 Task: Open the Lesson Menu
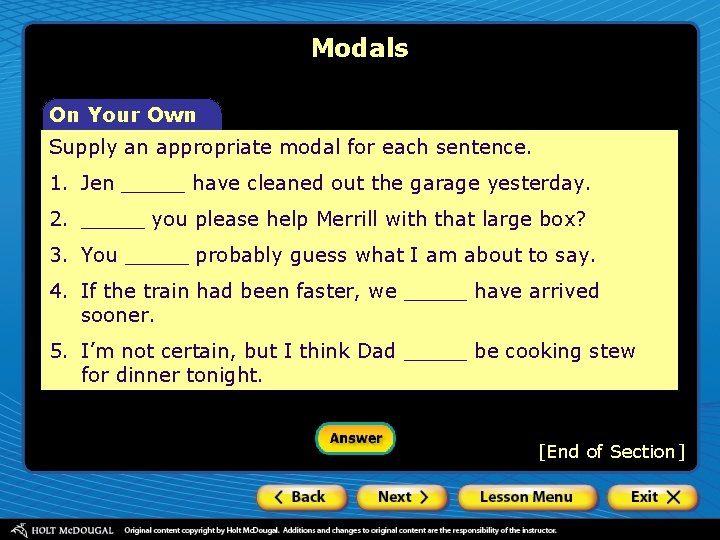[x=526, y=497]
